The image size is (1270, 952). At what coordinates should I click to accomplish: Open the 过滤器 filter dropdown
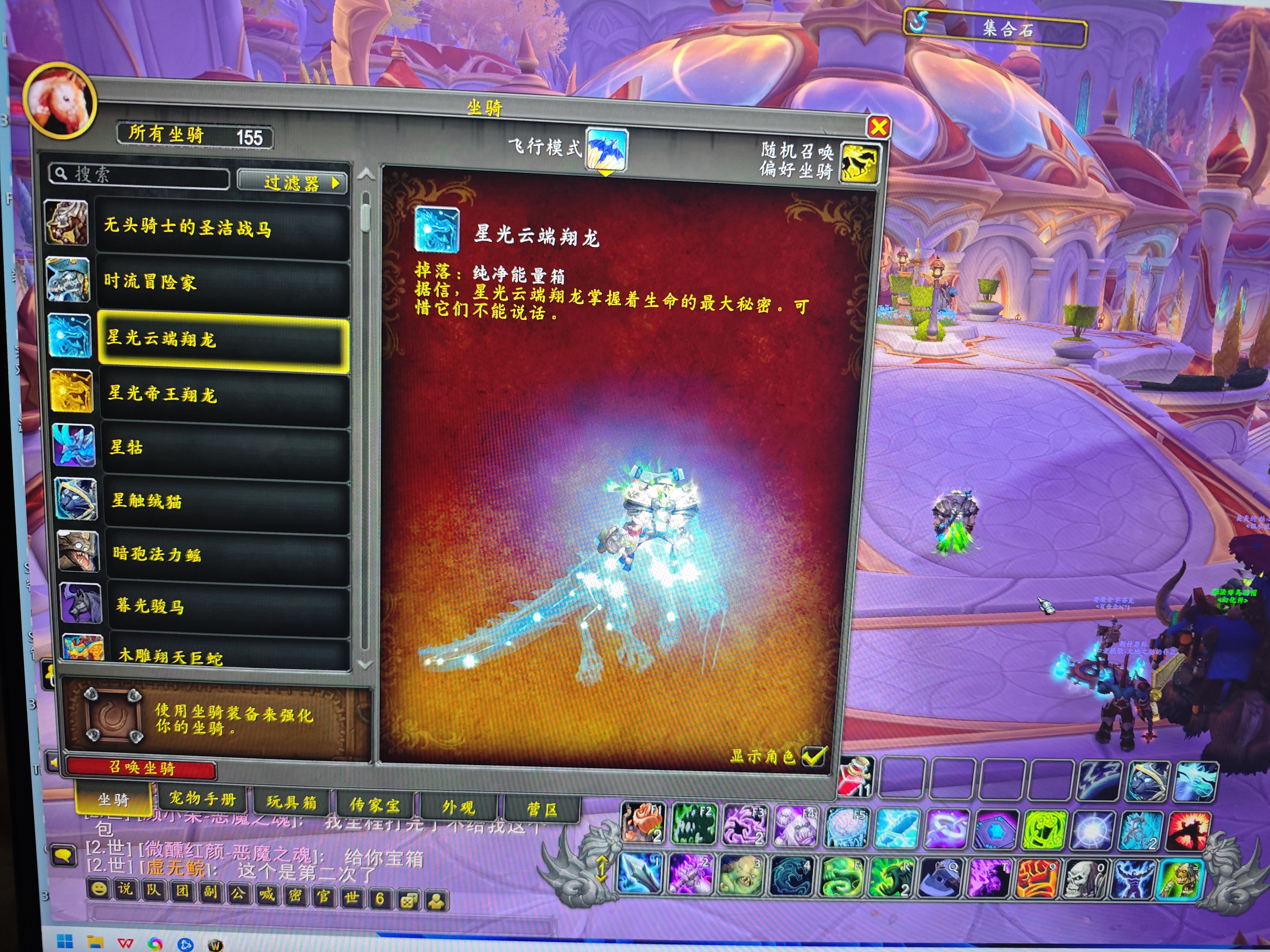click(x=293, y=183)
